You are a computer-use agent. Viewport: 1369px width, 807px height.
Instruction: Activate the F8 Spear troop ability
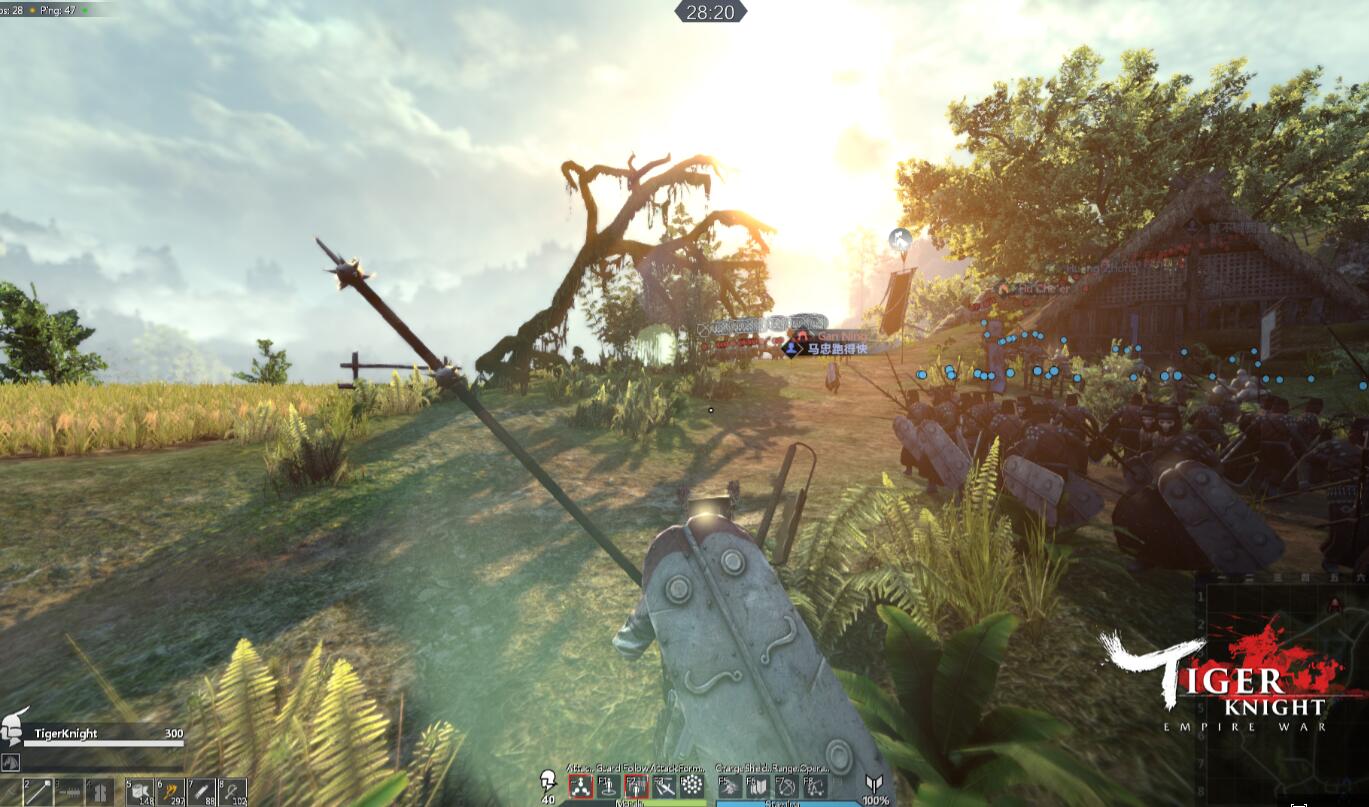tap(815, 786)
